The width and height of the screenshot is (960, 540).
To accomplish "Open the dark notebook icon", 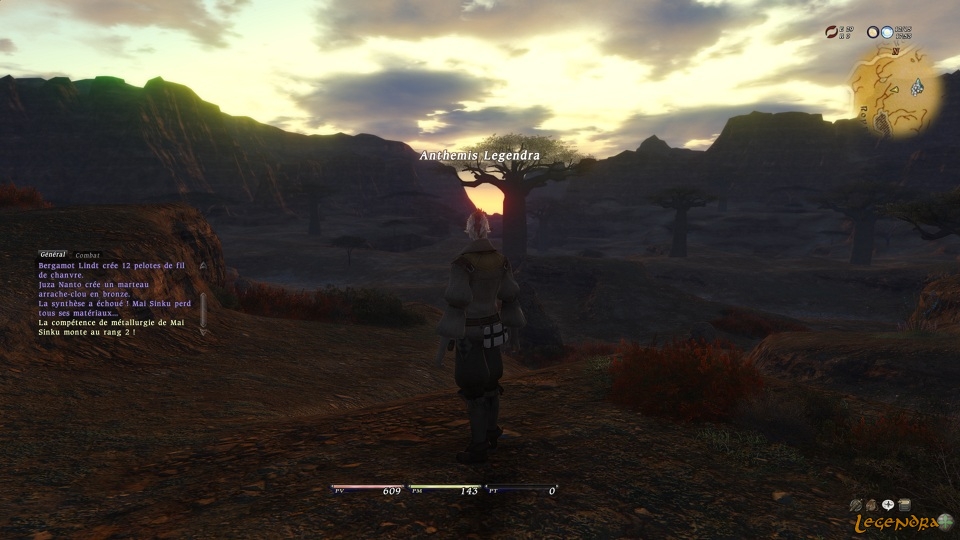I will click(x=904, y=505).
